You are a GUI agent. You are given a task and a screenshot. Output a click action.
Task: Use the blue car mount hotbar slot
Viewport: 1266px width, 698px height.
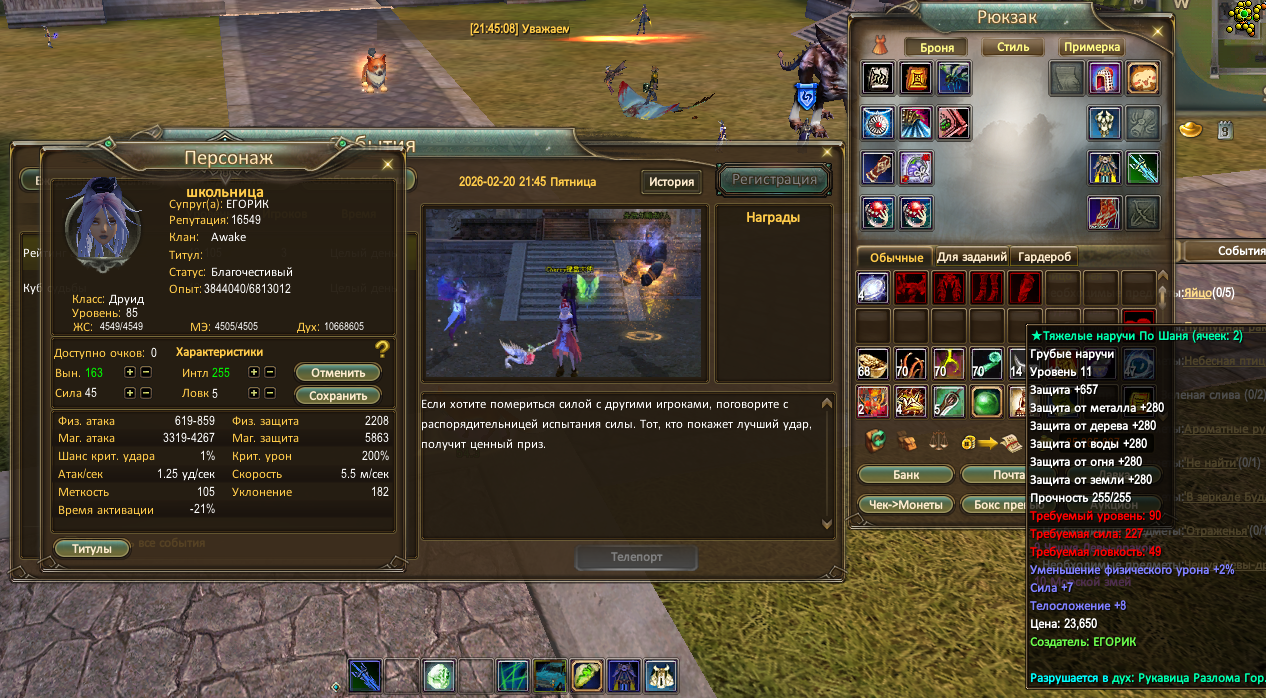point(551,675)
